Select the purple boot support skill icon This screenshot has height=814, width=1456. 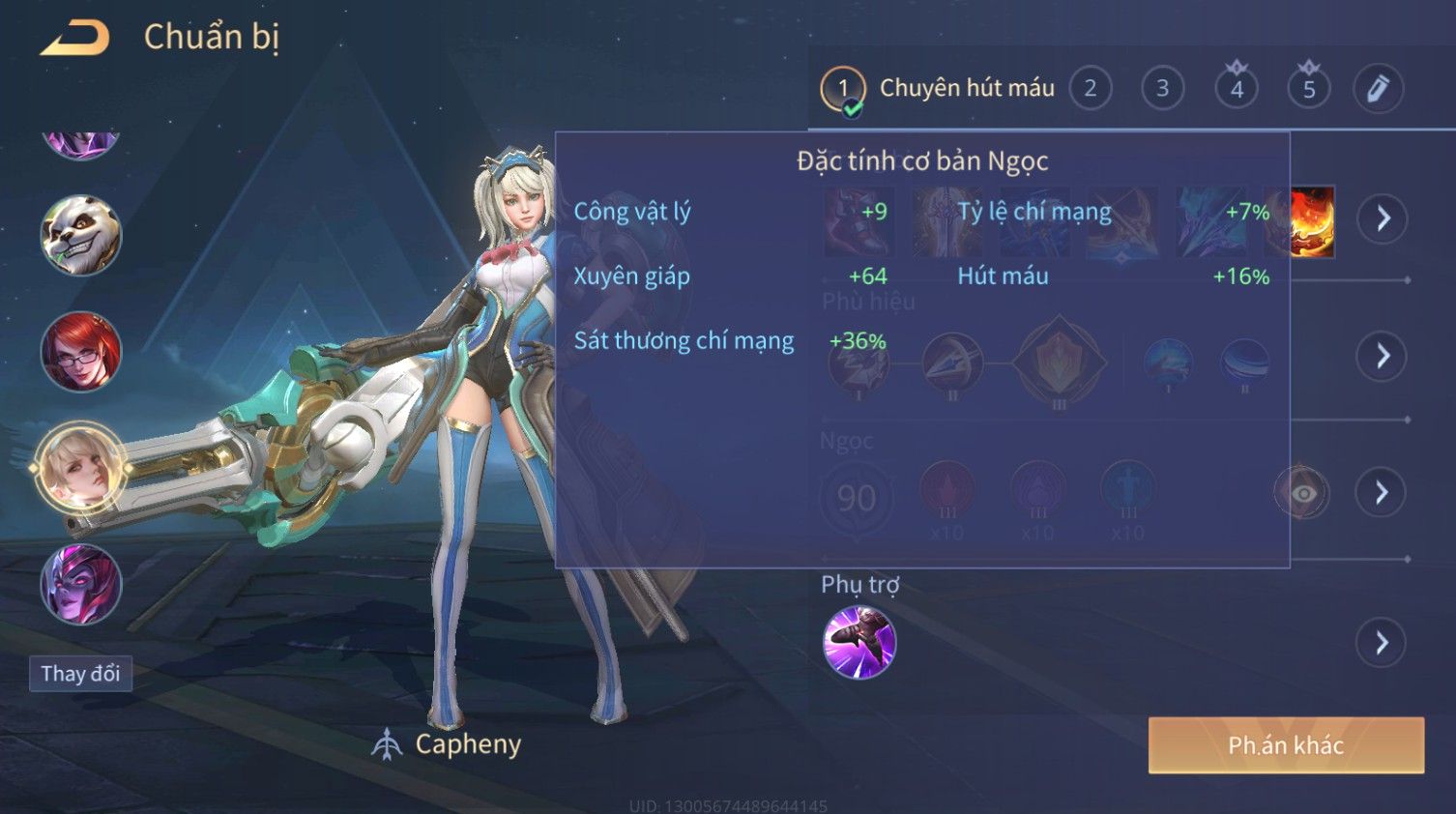click(x=859, y=643)
